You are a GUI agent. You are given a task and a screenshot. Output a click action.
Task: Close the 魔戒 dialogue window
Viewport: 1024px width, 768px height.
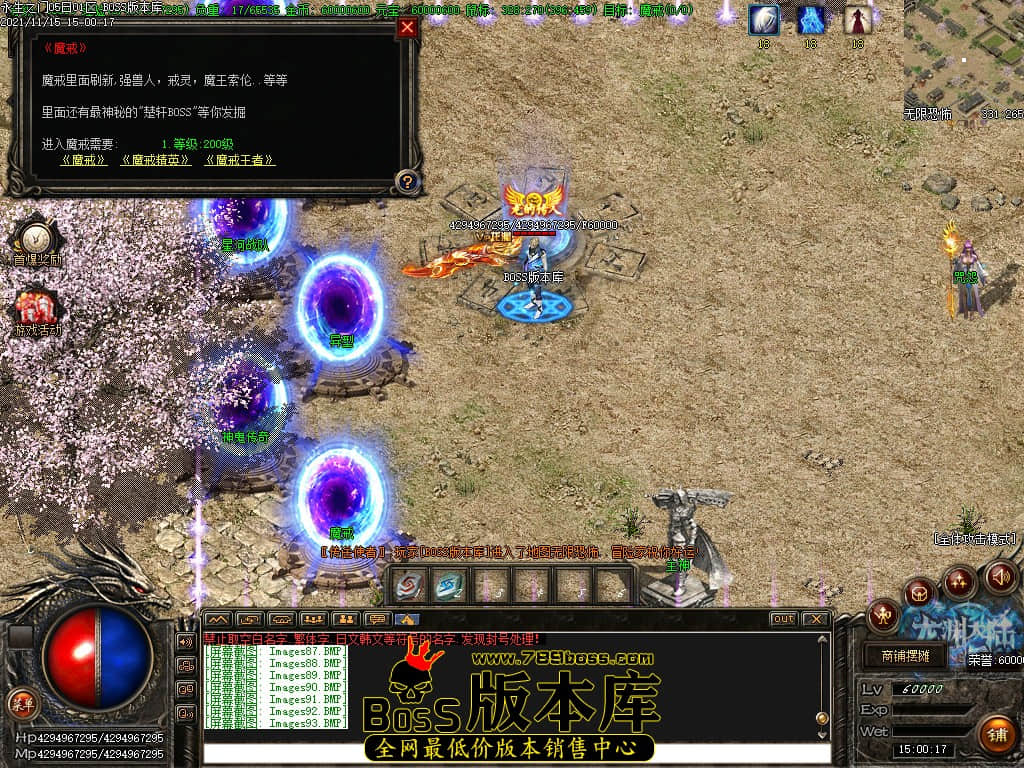tap(406, 28)
